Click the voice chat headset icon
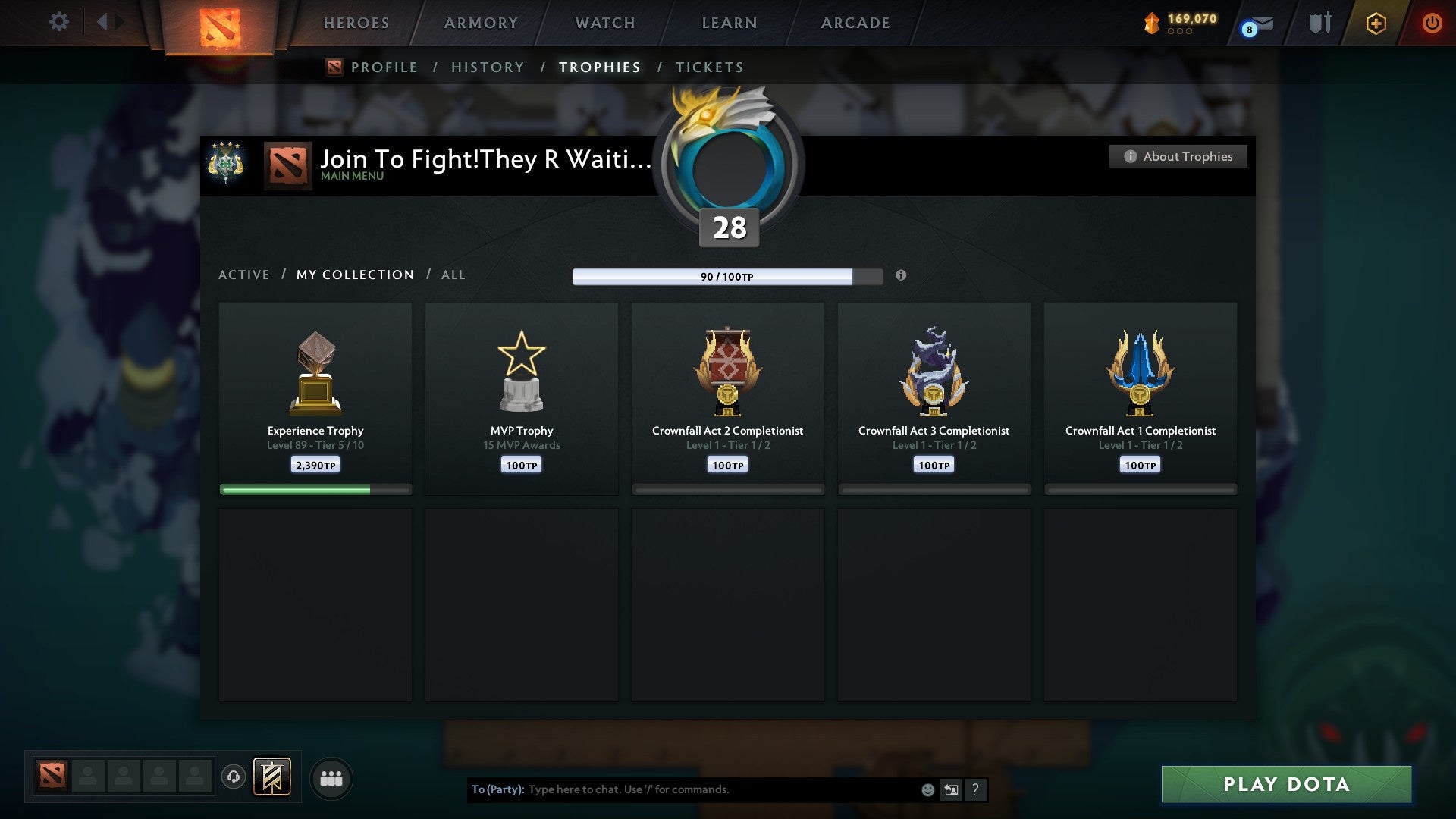Viewport: 1456px width, 819px height. 234,777
